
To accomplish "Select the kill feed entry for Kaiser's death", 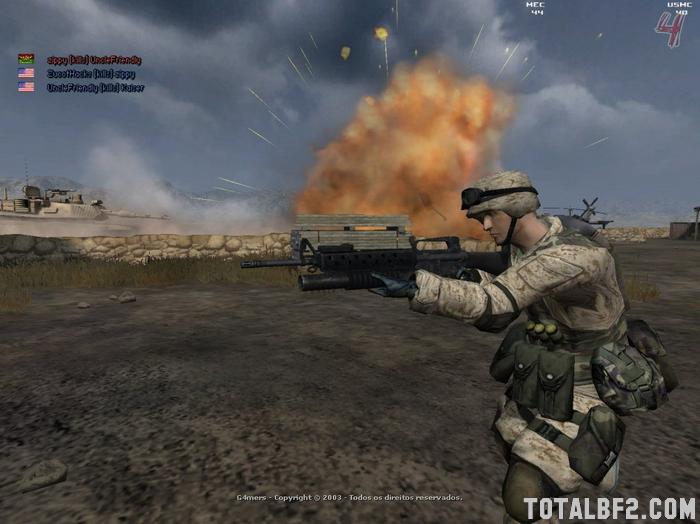I will point(95,88).
